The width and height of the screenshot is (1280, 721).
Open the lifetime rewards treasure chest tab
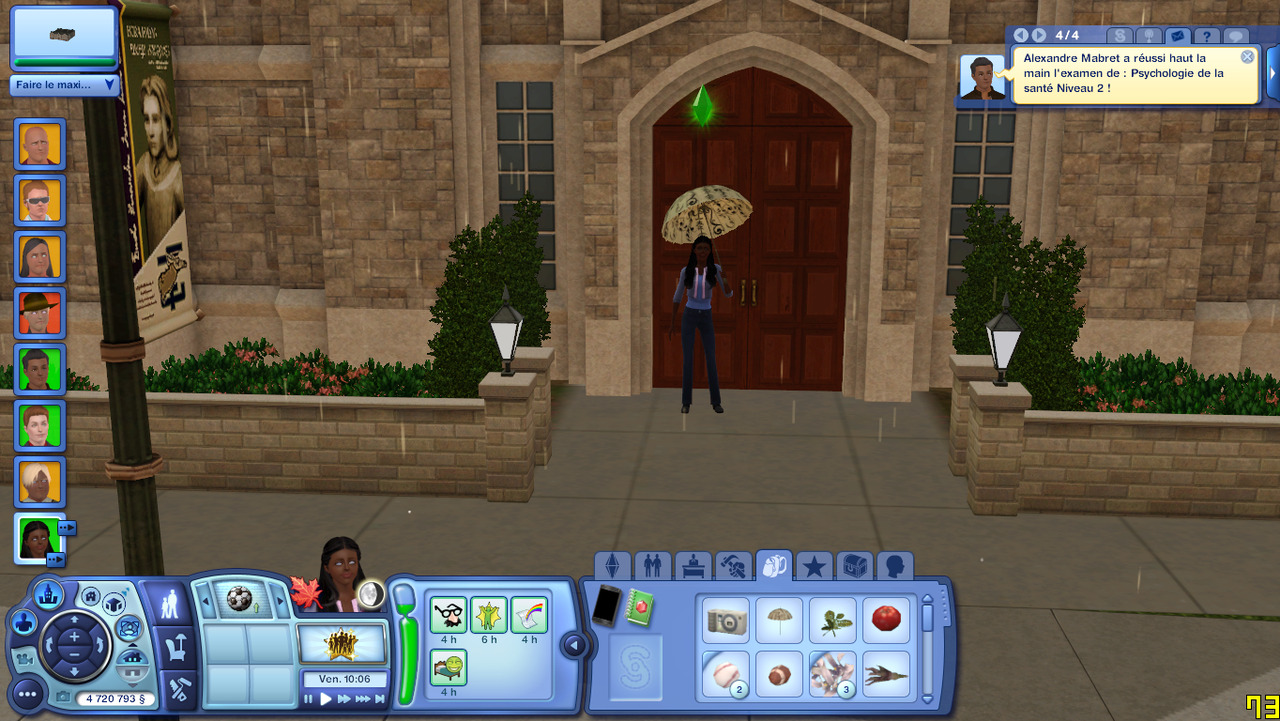click(x=854, y=567)
